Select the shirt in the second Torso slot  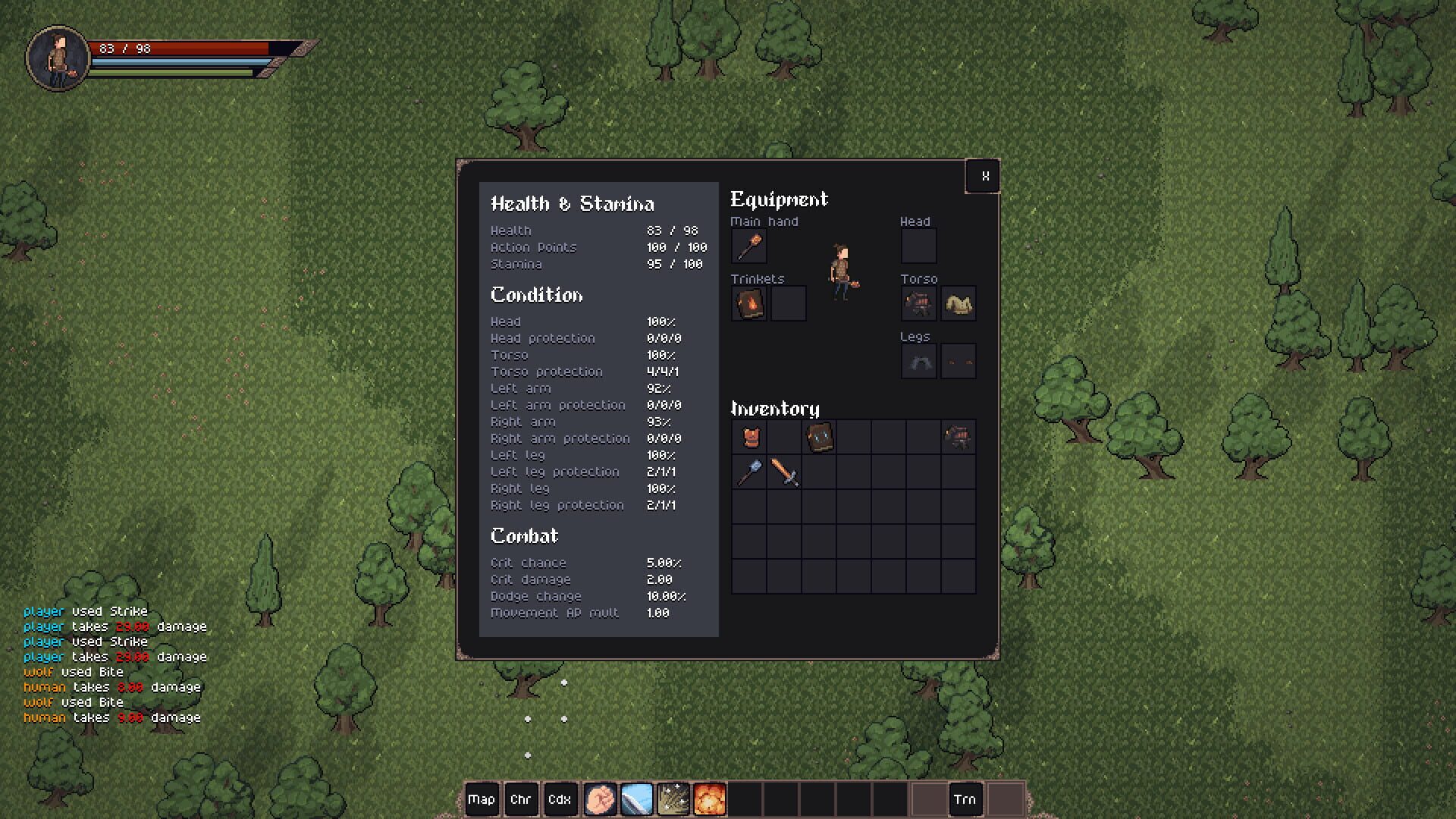click(x=959, y=303)
